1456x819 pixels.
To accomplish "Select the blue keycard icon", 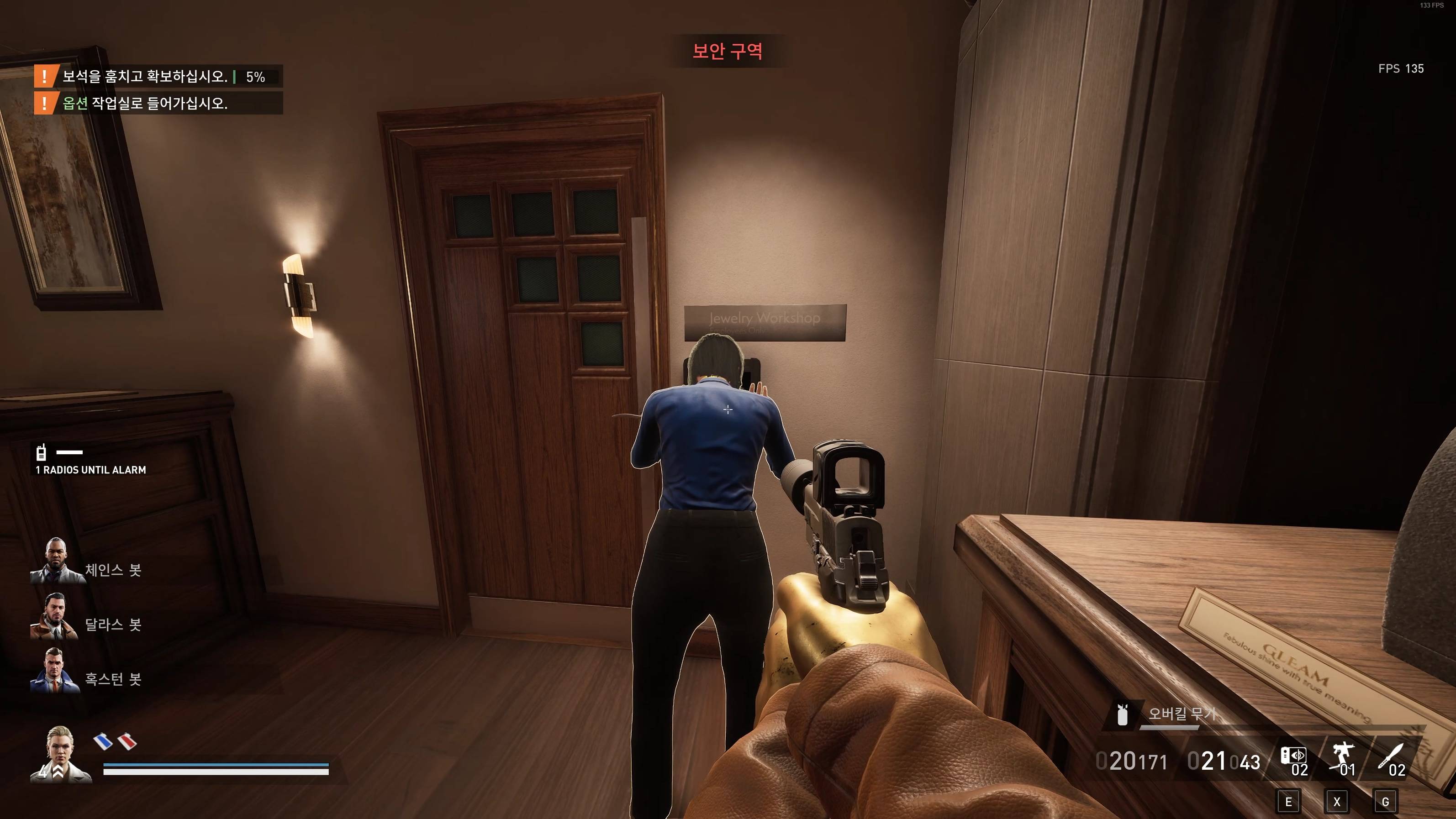I will (x=103, y=741).
